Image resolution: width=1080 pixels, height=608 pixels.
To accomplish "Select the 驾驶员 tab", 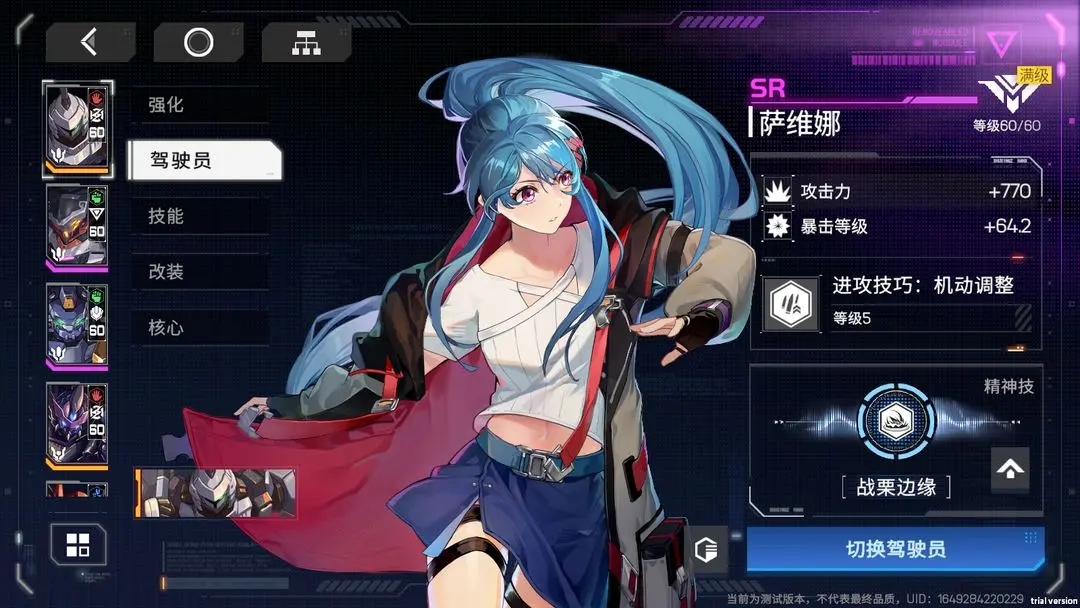I will pos(204,160).
